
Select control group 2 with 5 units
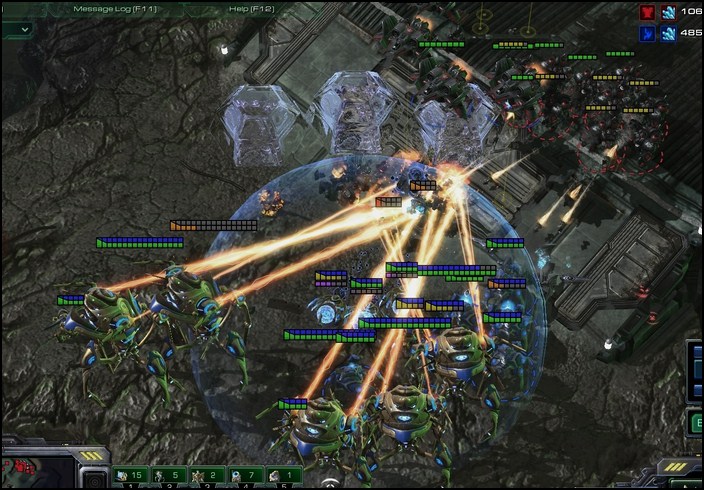(x=167, y=476)
